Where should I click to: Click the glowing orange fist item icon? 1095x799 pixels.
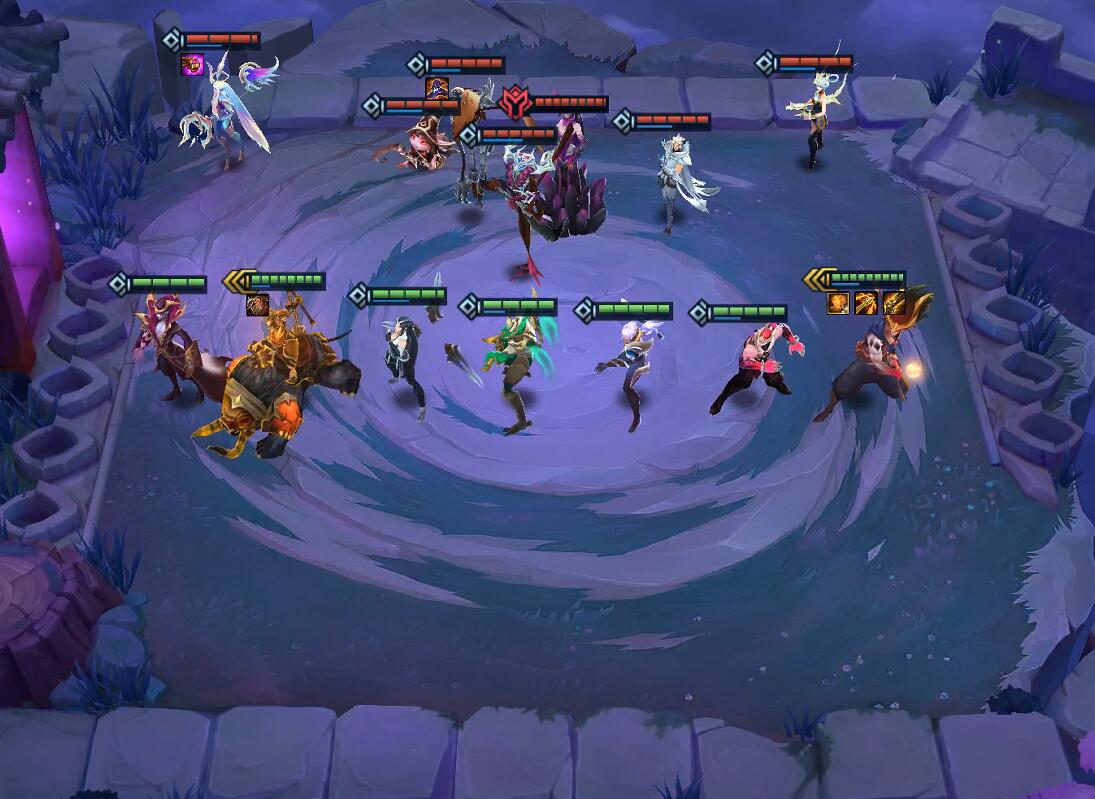pyautogui.click(x=838, y=302)
